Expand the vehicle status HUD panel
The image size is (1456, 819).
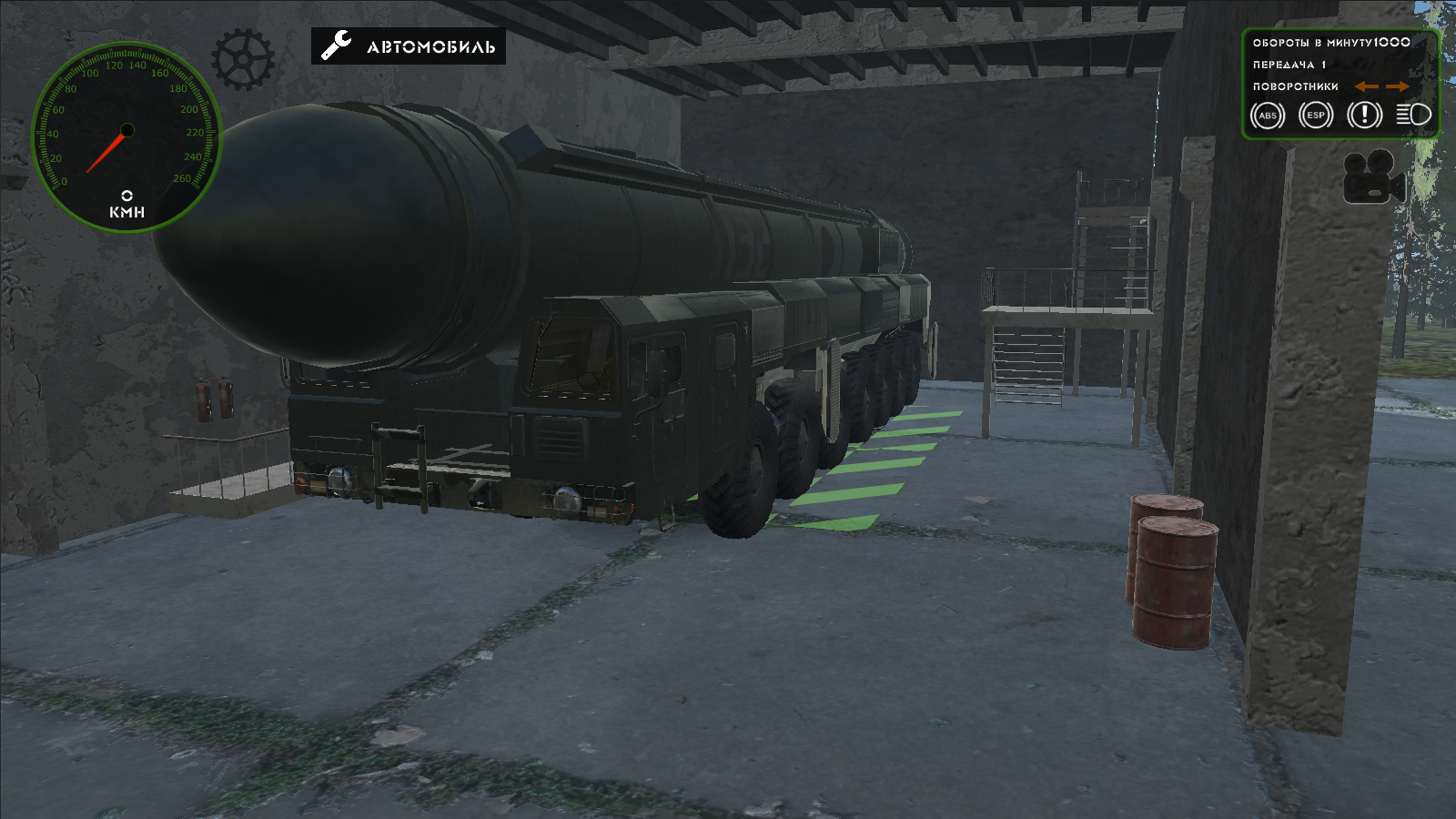(1342, 82)
